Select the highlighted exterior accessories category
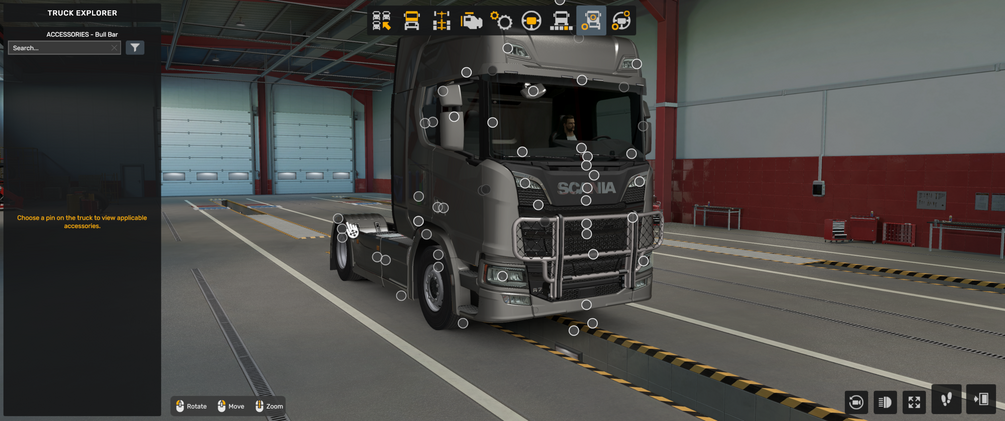The image size is (1005, 421). [591, 21]
